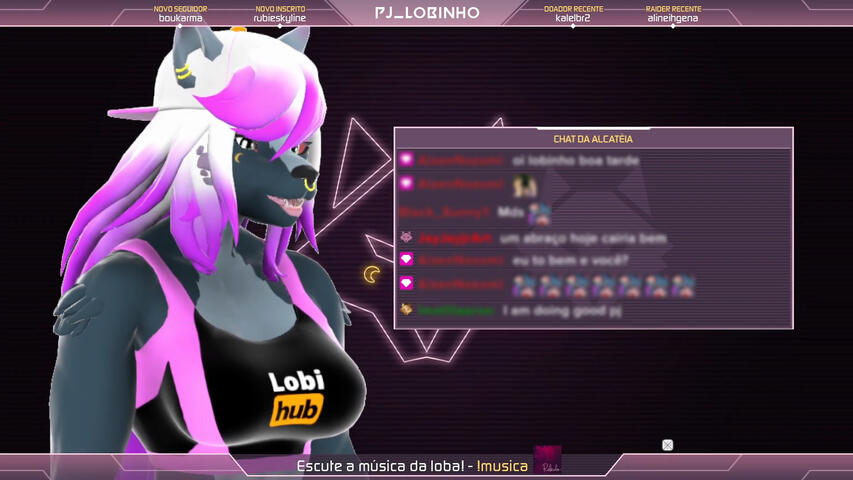The height and width of the screenshot is (480, 853).
Task: Open the music album cover thumbnail
Action: click(x=547, y=460)
